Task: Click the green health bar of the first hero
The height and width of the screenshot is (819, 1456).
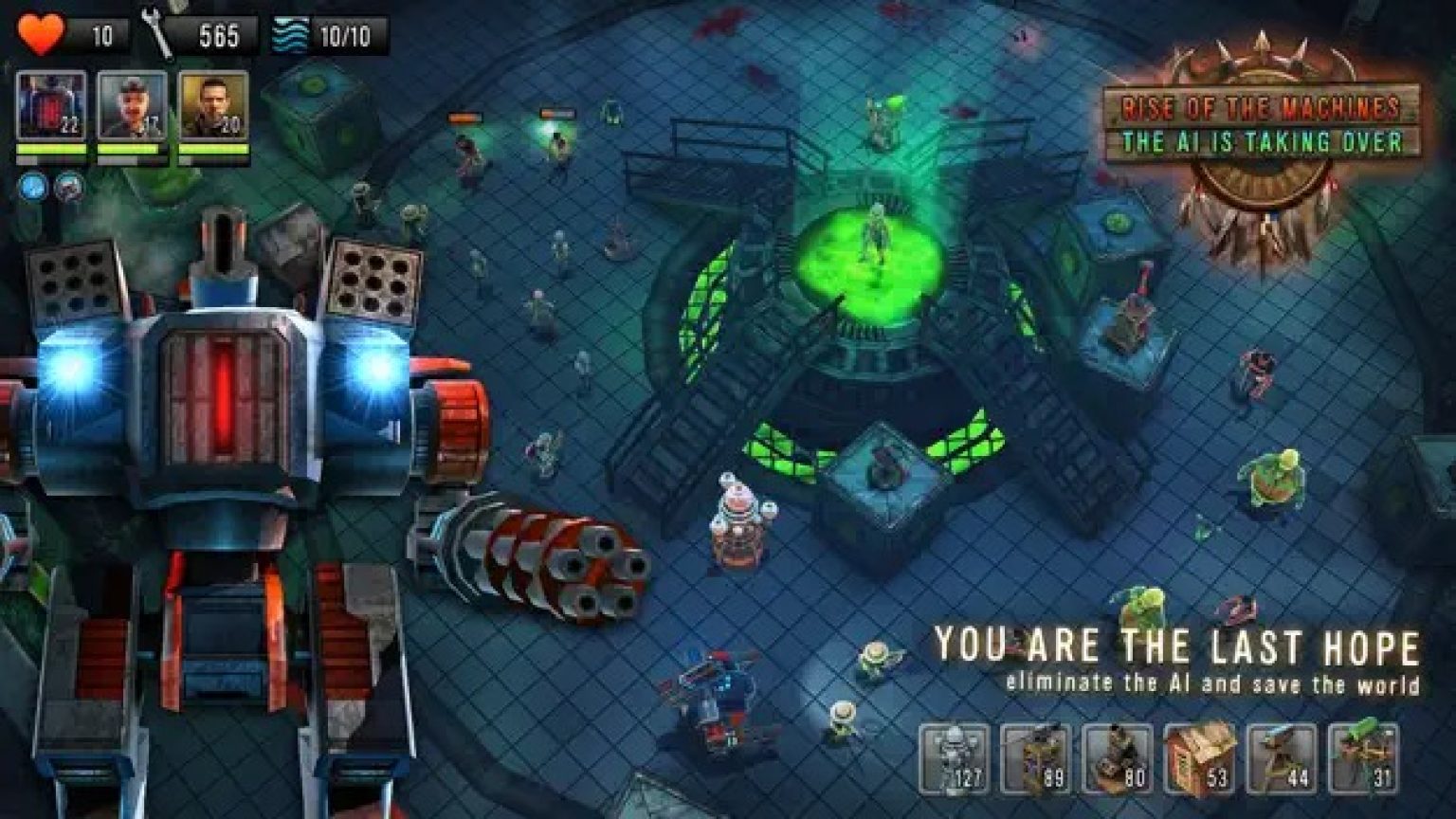Action: point(52,147)
